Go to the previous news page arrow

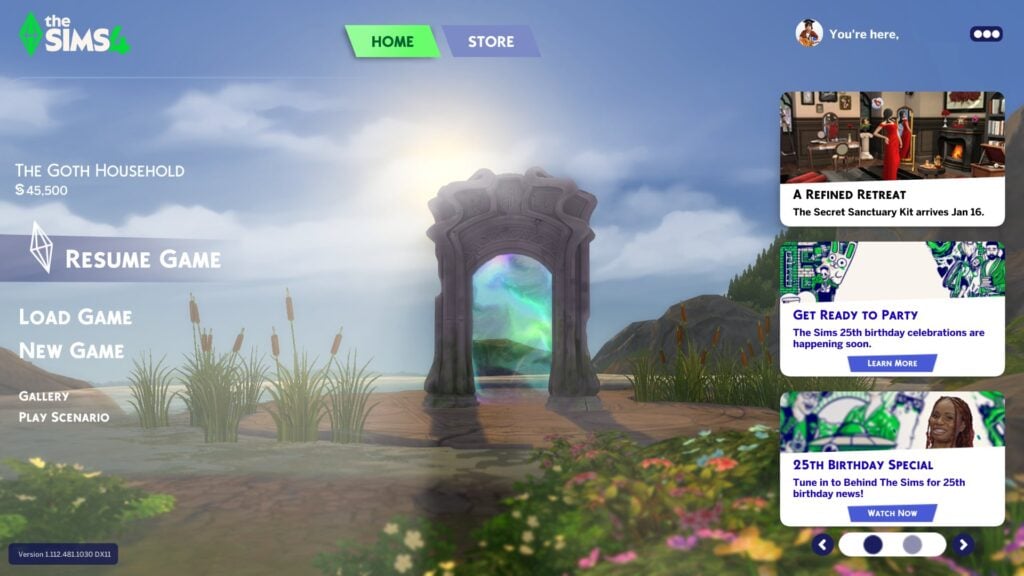(823, 545)
